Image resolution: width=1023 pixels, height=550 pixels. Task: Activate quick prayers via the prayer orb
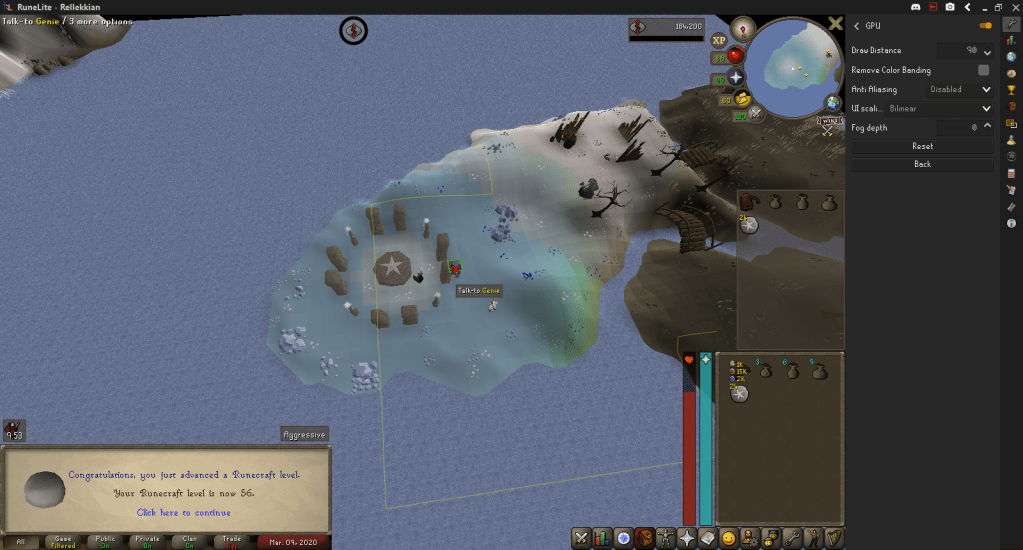(737, 77)
